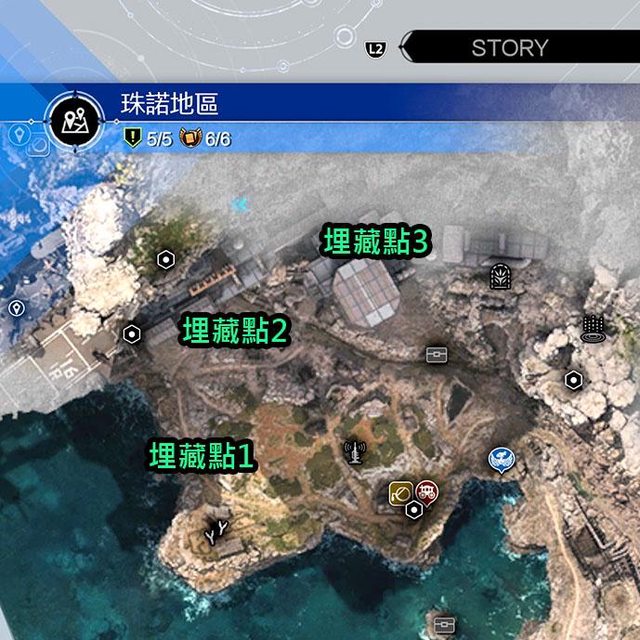Image resolution: width=640 pixels, height=640 pixels.
Task: Choose the yellow horn marker on the map
Action: coord(402,491)
